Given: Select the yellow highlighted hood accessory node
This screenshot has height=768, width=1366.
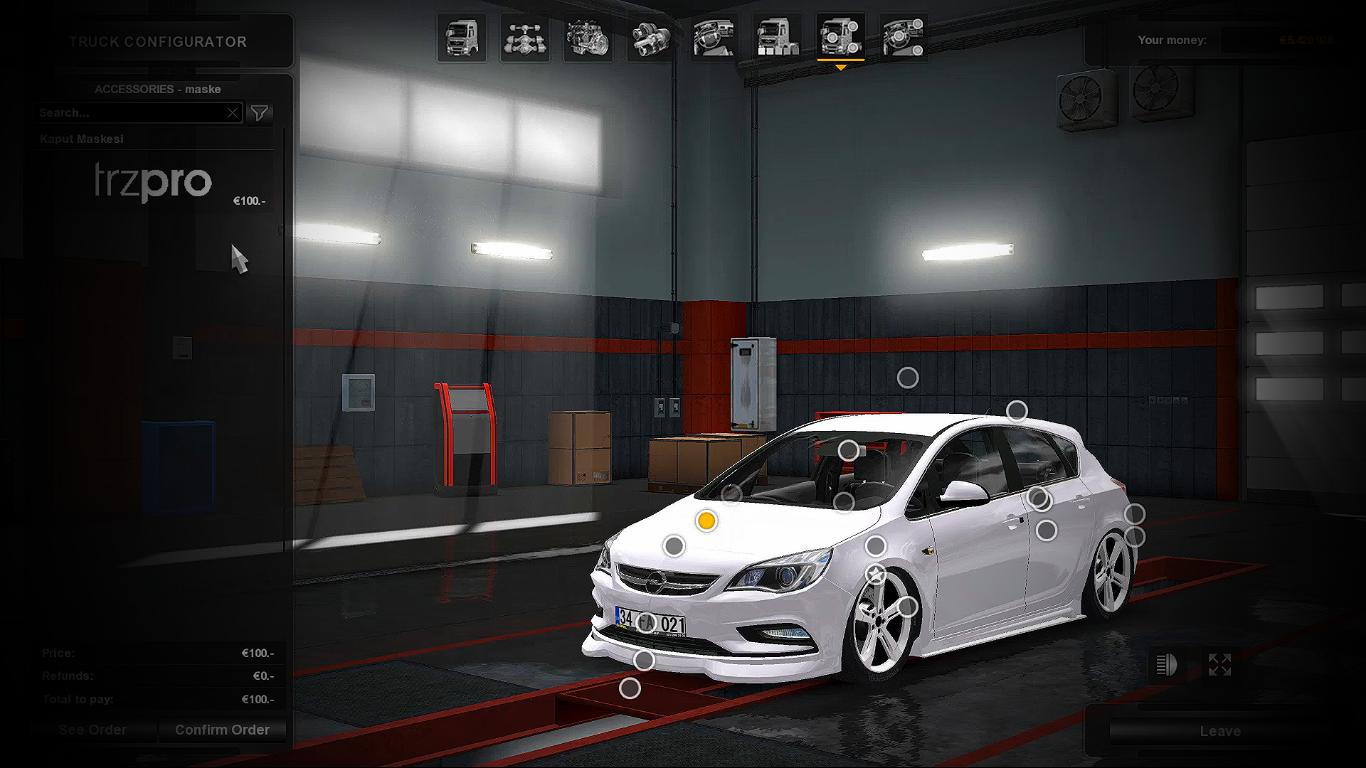Looking at the screenshot, I should pyautogui.click(x=707, y=521).
